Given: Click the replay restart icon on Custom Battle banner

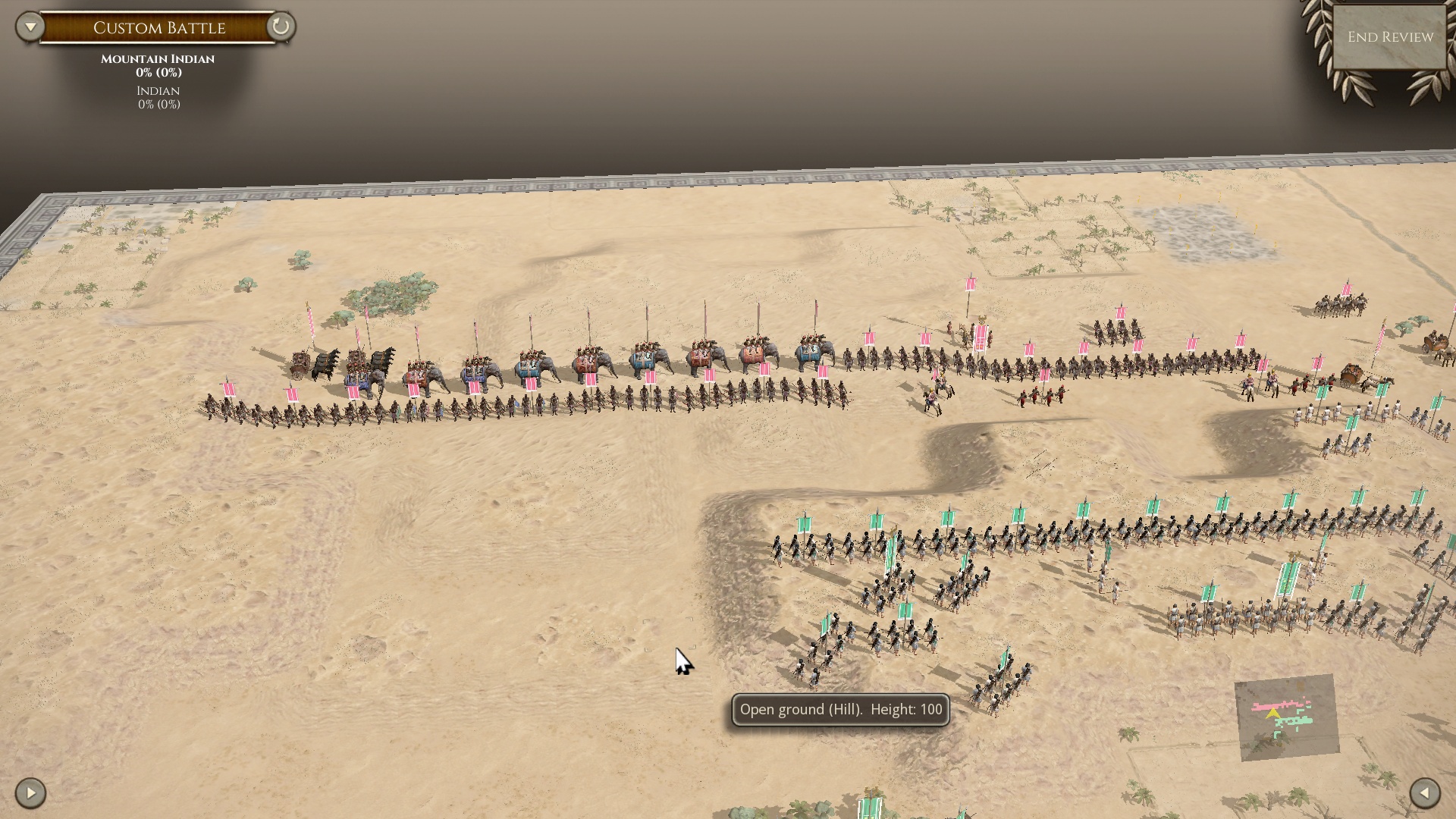Looking at the screenshot, I should click(x=281, y=27).
